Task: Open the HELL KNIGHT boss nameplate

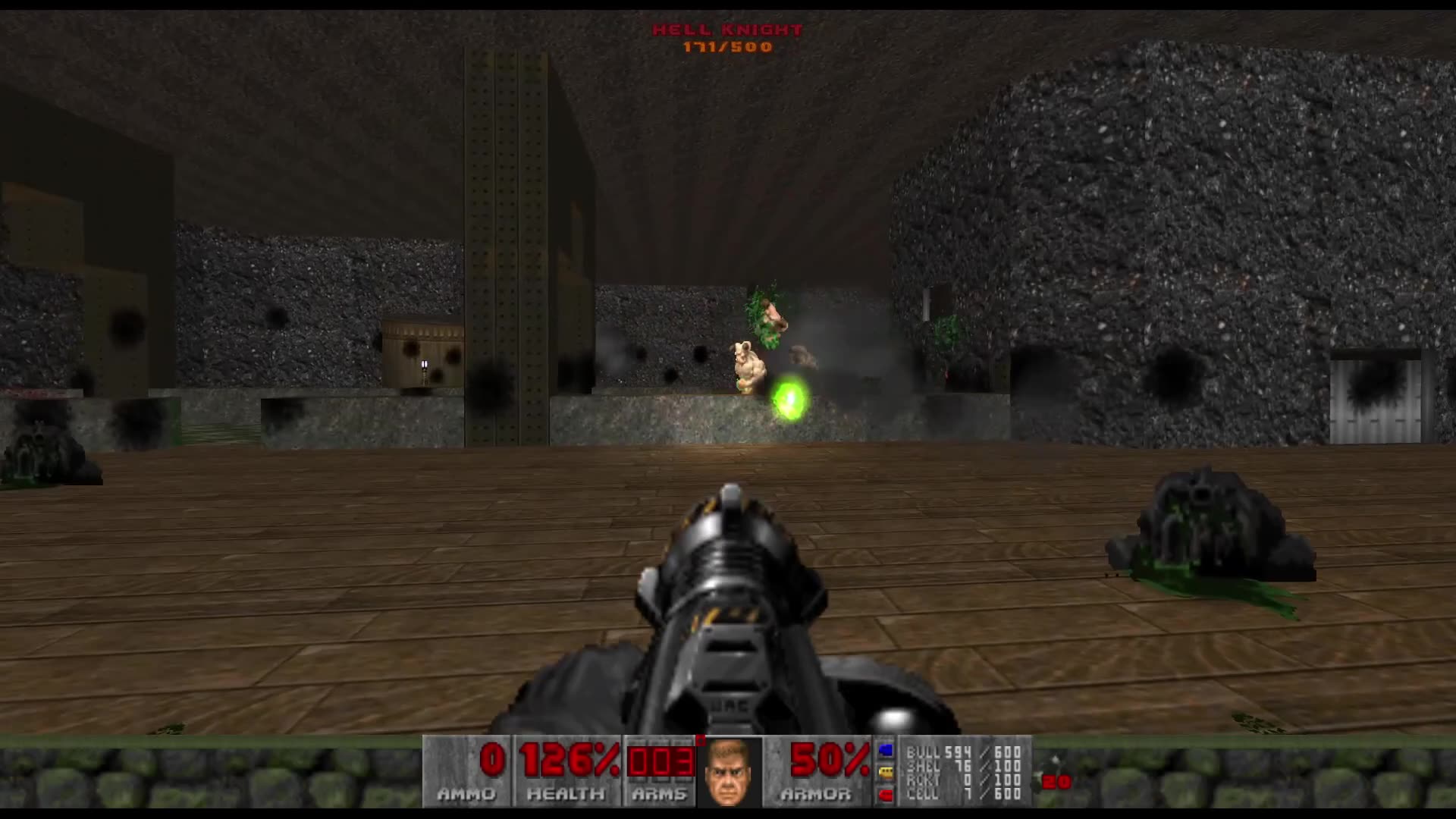Action: (x=726, y=30)
